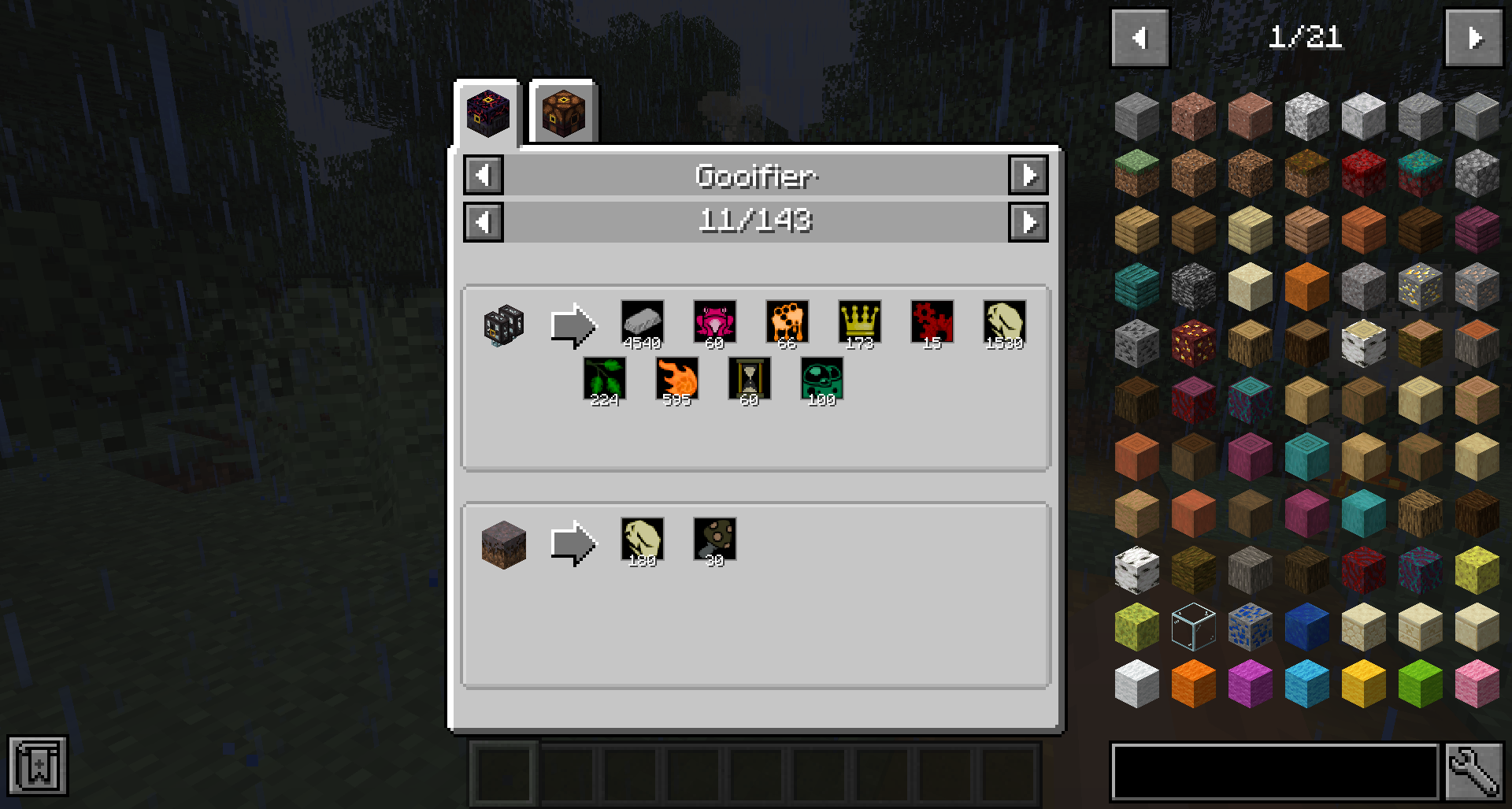Open the EMI config with the wrench icon
1512x809 pixels.
pyautogui.click(x=1475, y=773)
